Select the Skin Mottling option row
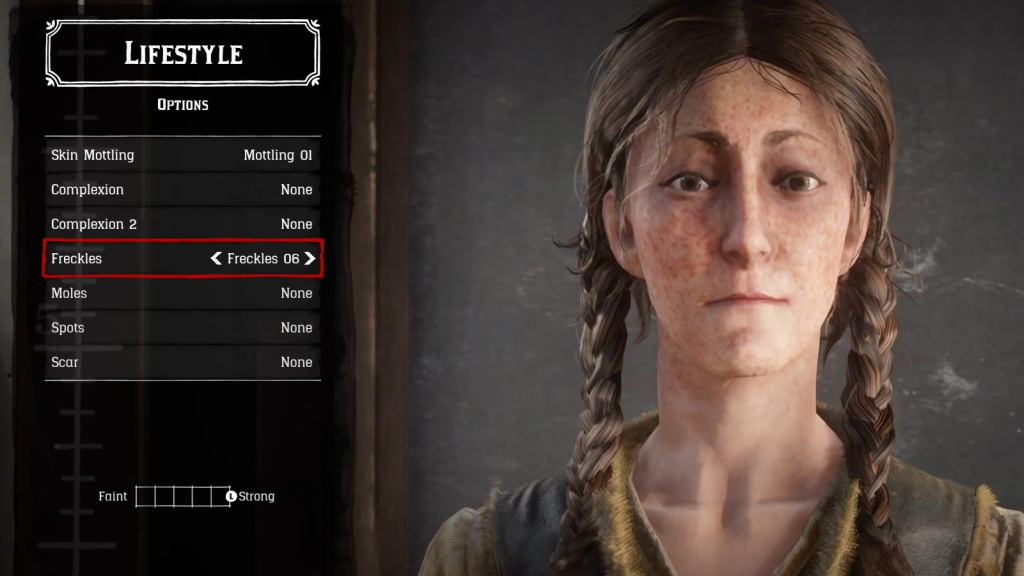This screenshot has width=1024, height=576. click(182, 155)
